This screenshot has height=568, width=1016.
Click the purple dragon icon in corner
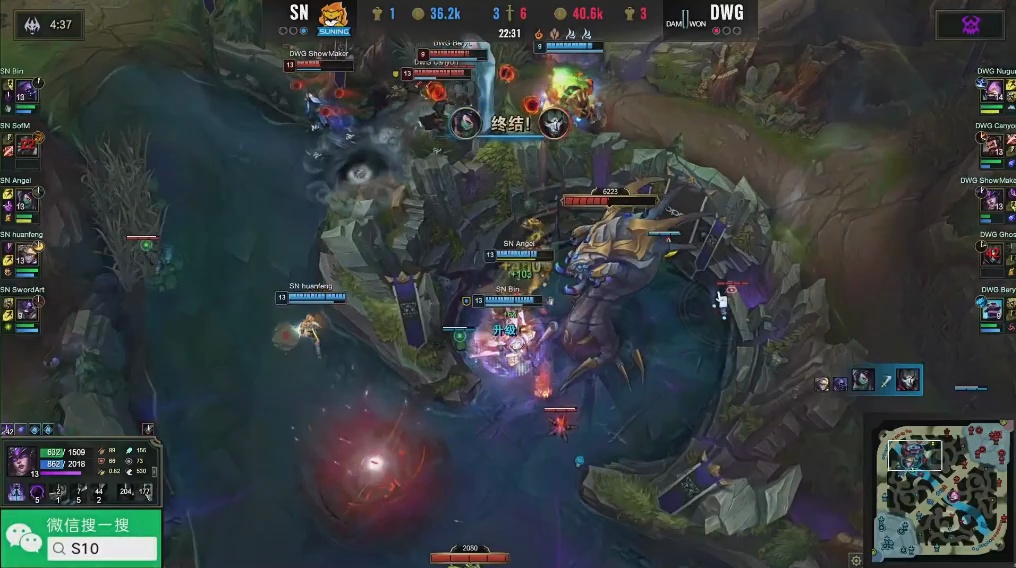click(x=968, y=24)
